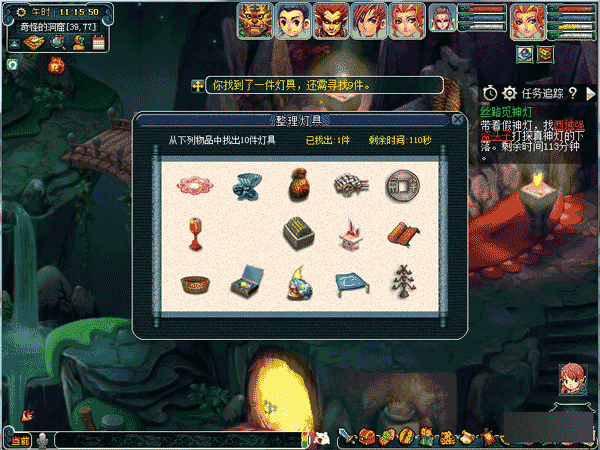600x450 pixels.
Task: Toggle the 当前 chat channel button
Action: [20, 439]
